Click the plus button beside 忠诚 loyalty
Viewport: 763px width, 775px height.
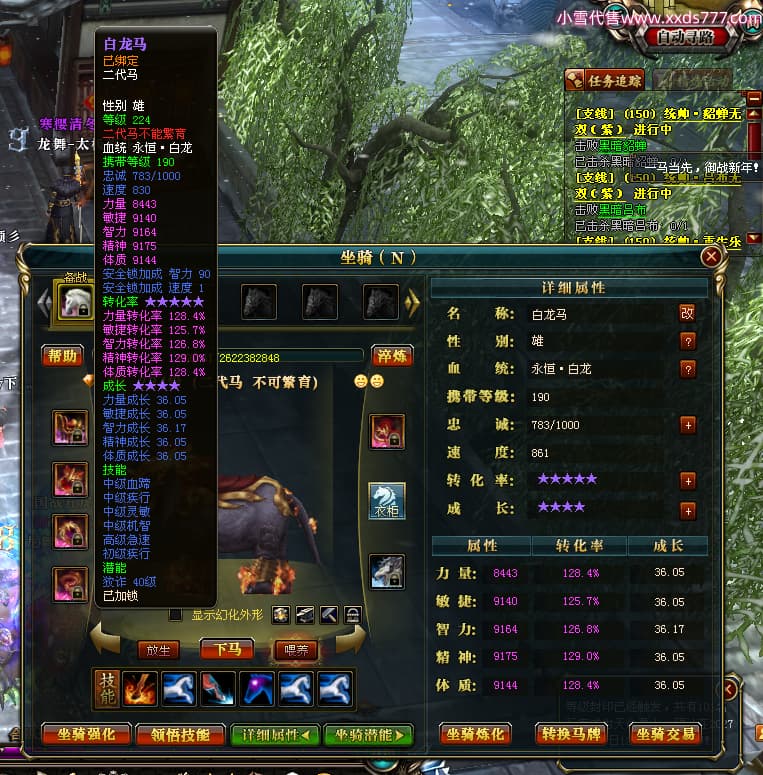point(687,424)
